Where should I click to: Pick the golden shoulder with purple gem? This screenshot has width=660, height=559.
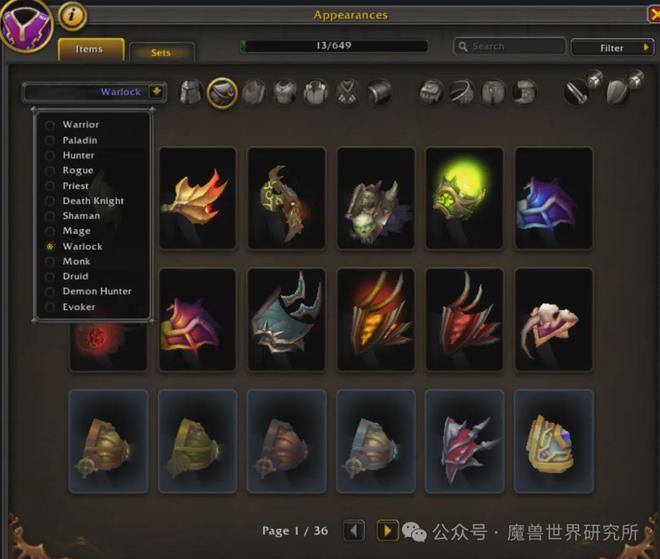click(x=553, y=440)
